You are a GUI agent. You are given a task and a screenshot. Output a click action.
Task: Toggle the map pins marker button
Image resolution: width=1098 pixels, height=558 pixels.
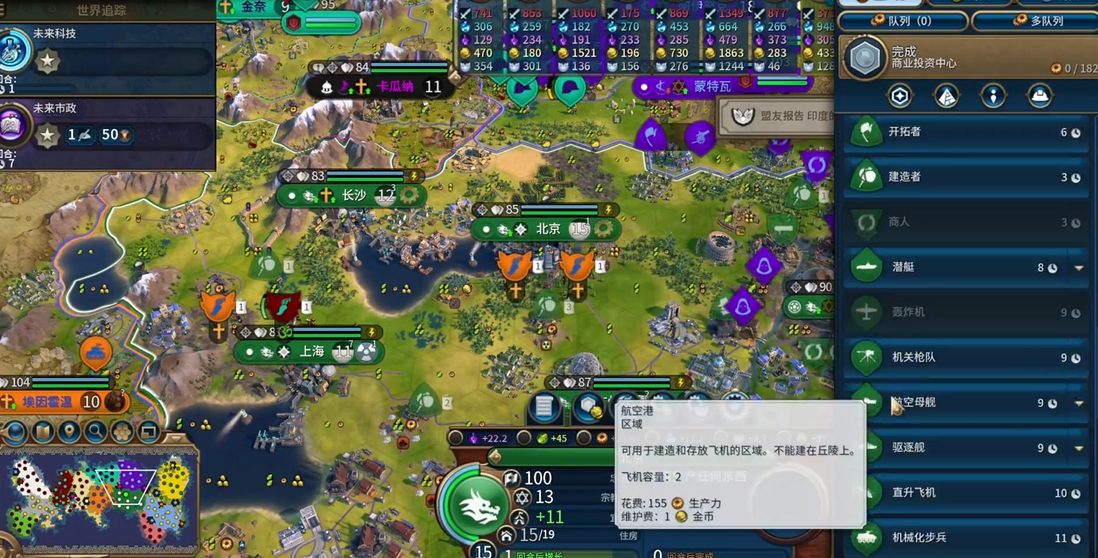tap(70, 432)
